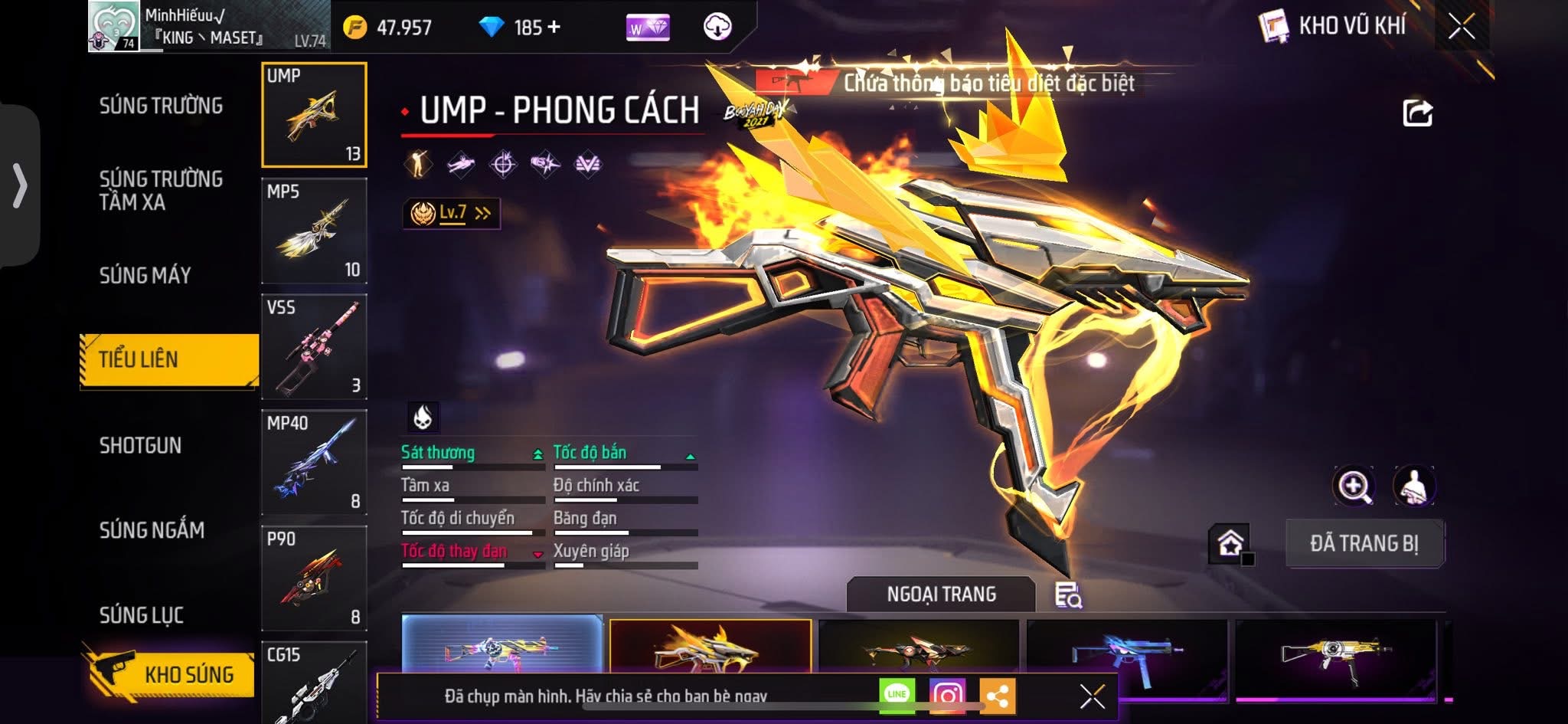1568x724 pixels.
Task: Share screenshot through the LINE icon
Action: [x=897, y=694]
